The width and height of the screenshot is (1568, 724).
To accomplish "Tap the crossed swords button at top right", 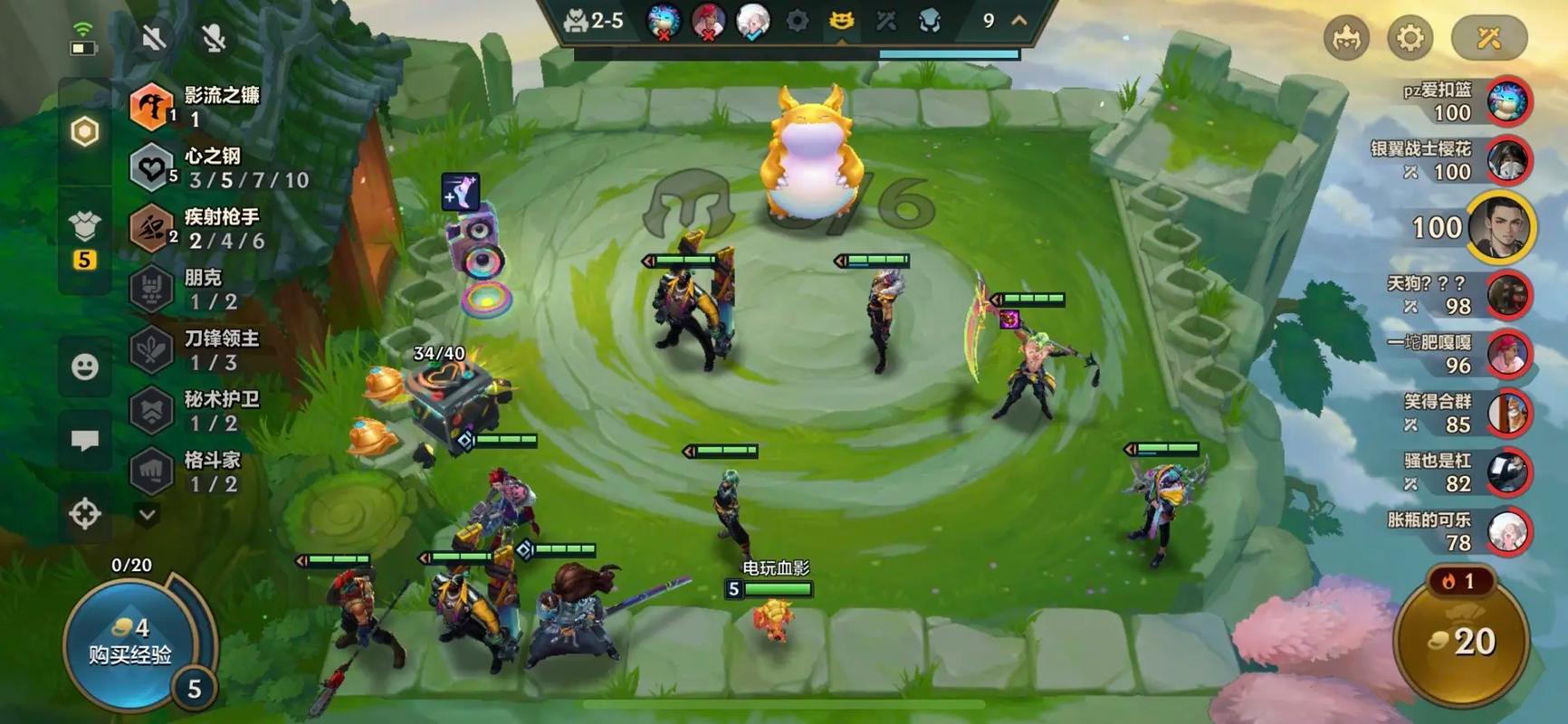I will pos(1488,38).
